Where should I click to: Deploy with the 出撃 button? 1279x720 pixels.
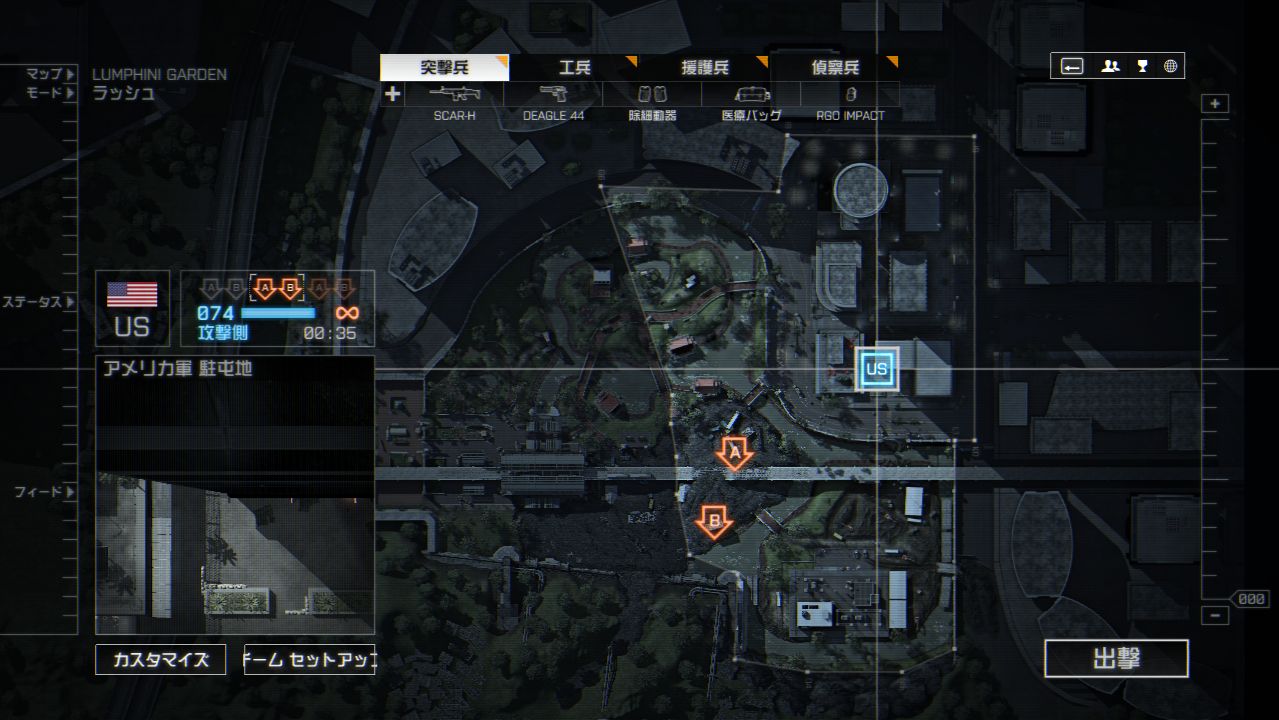pos(1116,659)
